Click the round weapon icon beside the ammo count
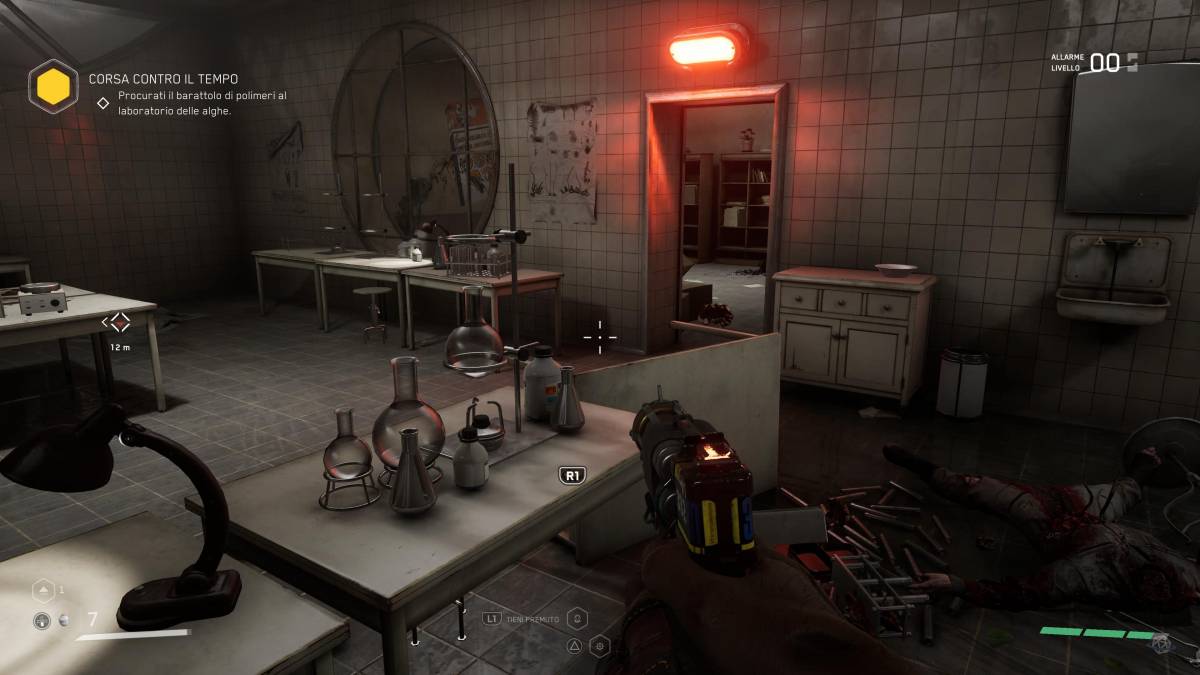This screenshot has width=1200, height=675. pos(42,621)
